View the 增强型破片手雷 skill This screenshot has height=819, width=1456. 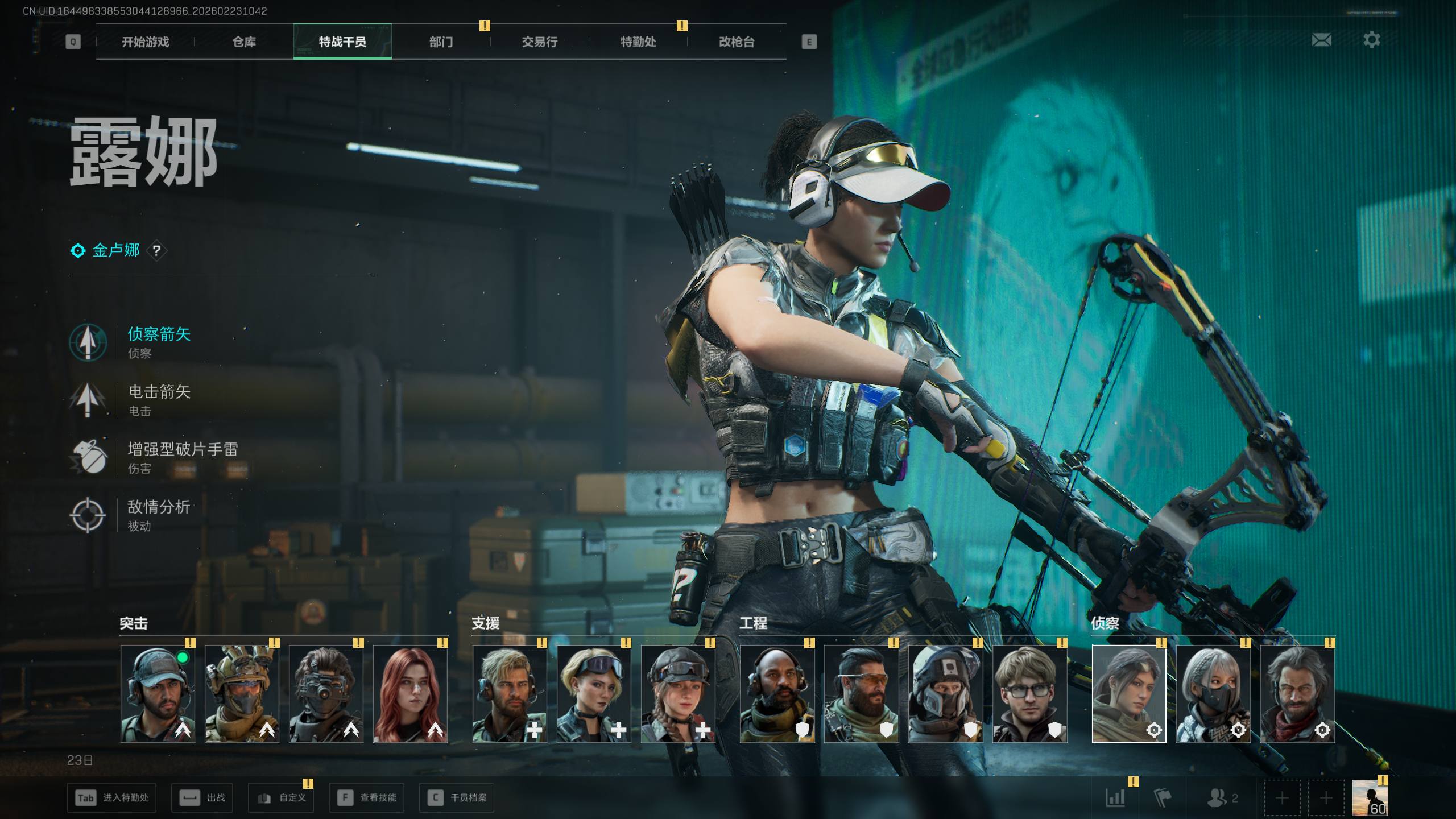click(x=182, y=456)
